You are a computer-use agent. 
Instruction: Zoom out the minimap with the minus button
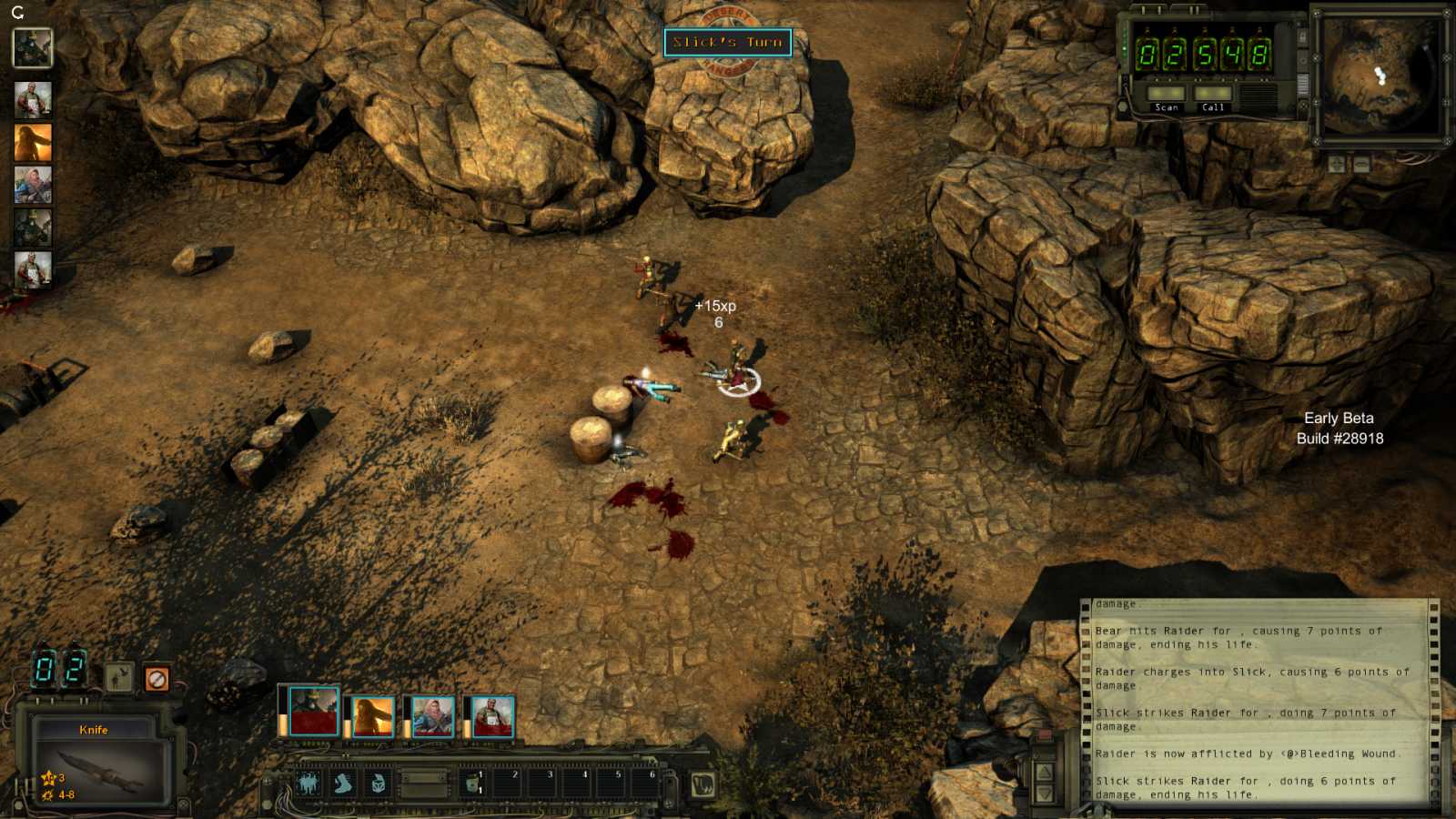click(1361, 165)
